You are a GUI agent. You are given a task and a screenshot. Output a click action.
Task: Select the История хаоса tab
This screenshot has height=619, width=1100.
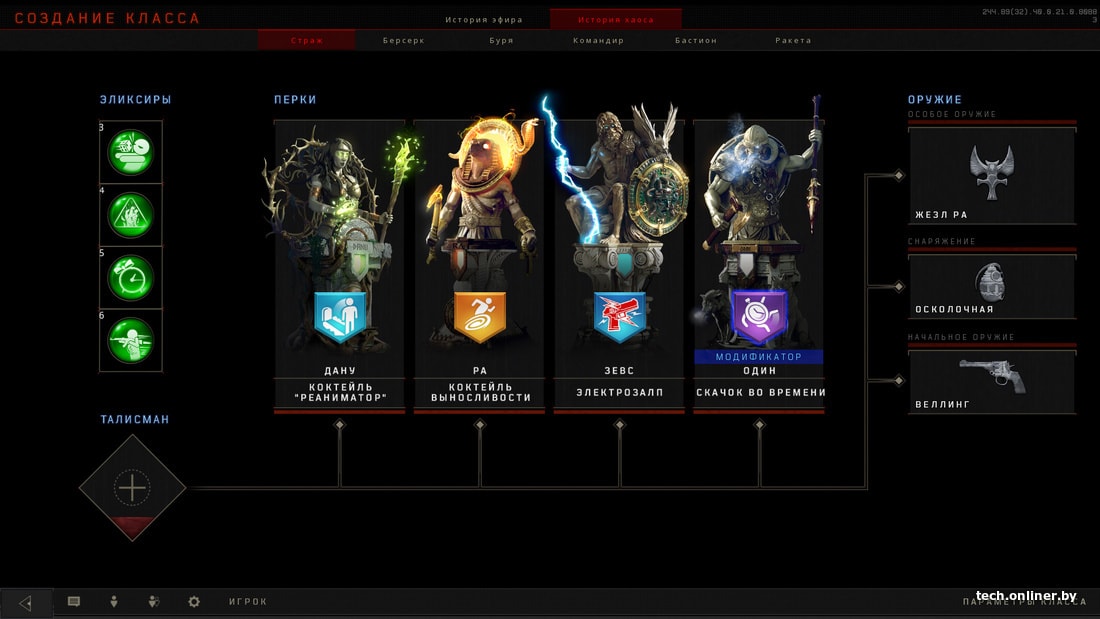pyautogui.click(x=616, y=19)
